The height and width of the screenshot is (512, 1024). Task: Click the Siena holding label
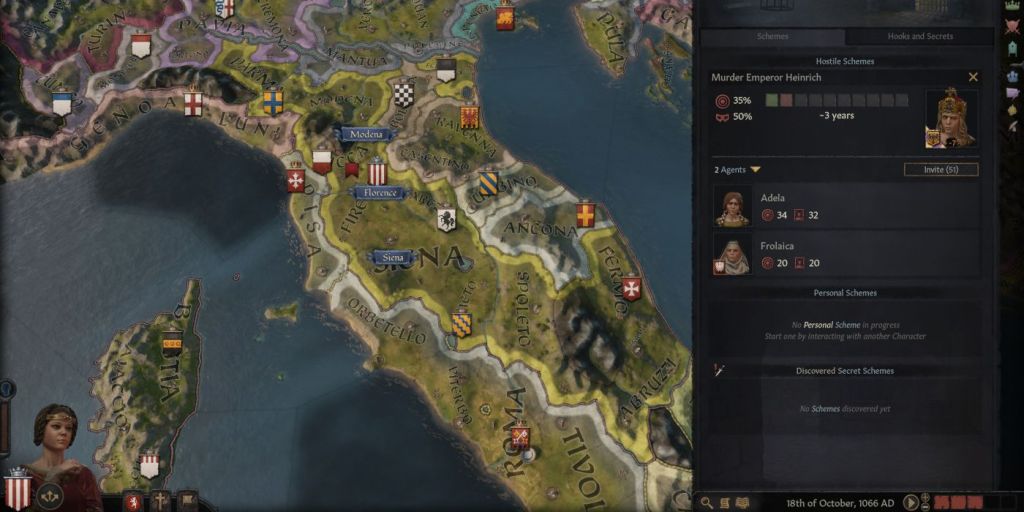tap(393, 257)
